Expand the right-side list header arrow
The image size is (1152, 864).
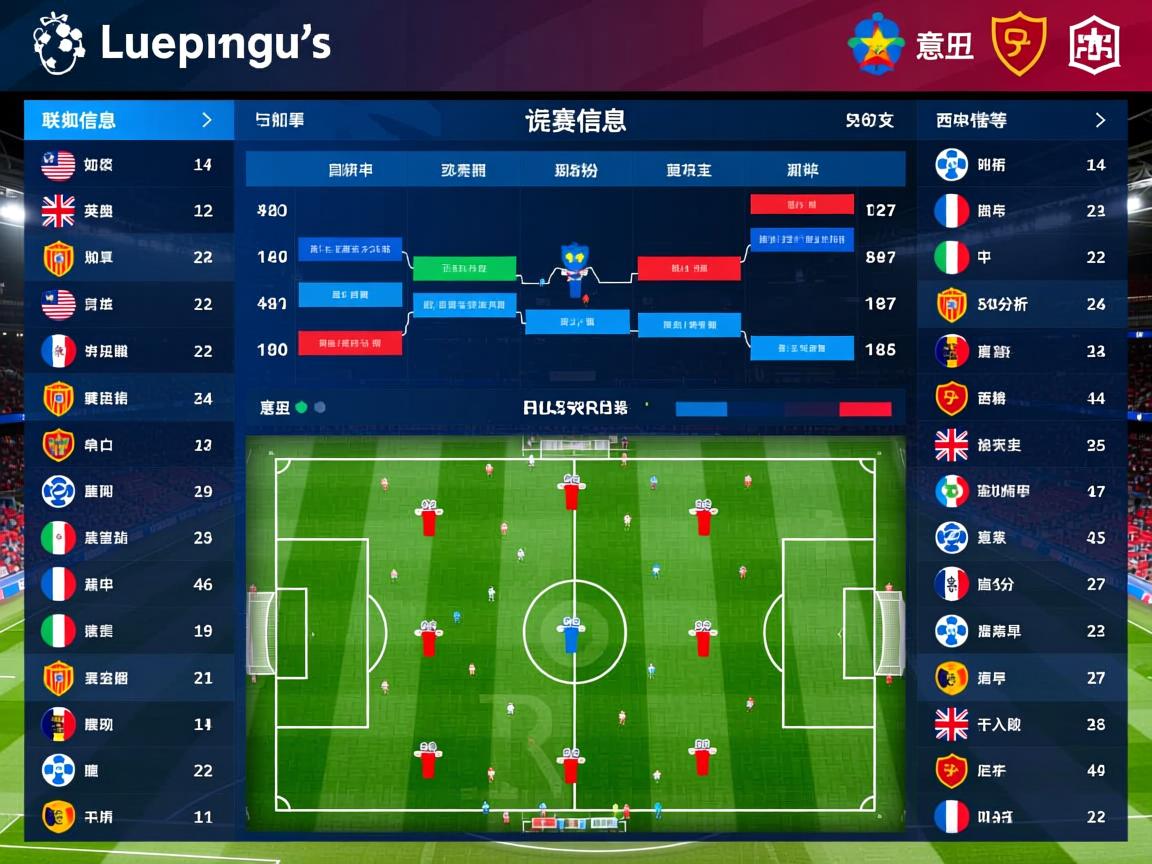(x=1100, y=120)
